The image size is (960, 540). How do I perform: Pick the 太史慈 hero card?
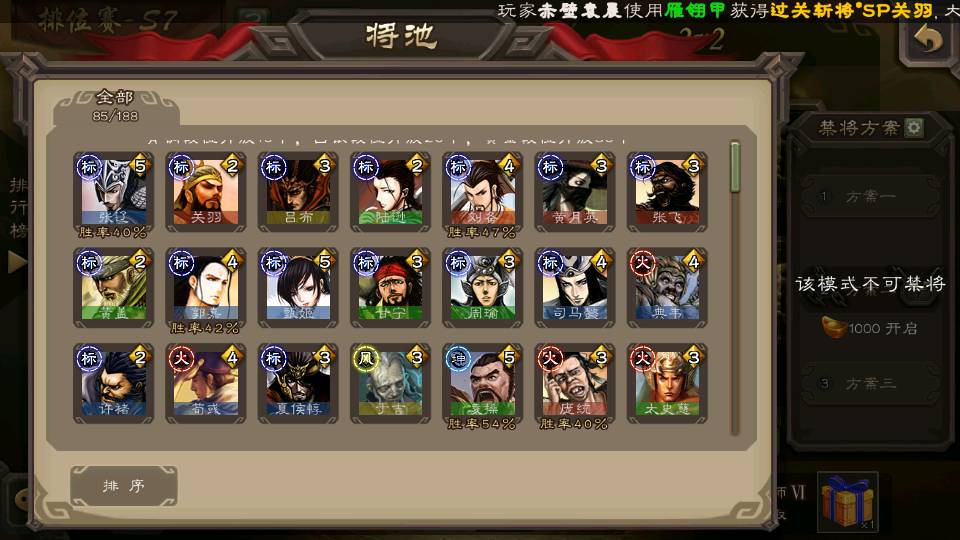click(666, 382)
